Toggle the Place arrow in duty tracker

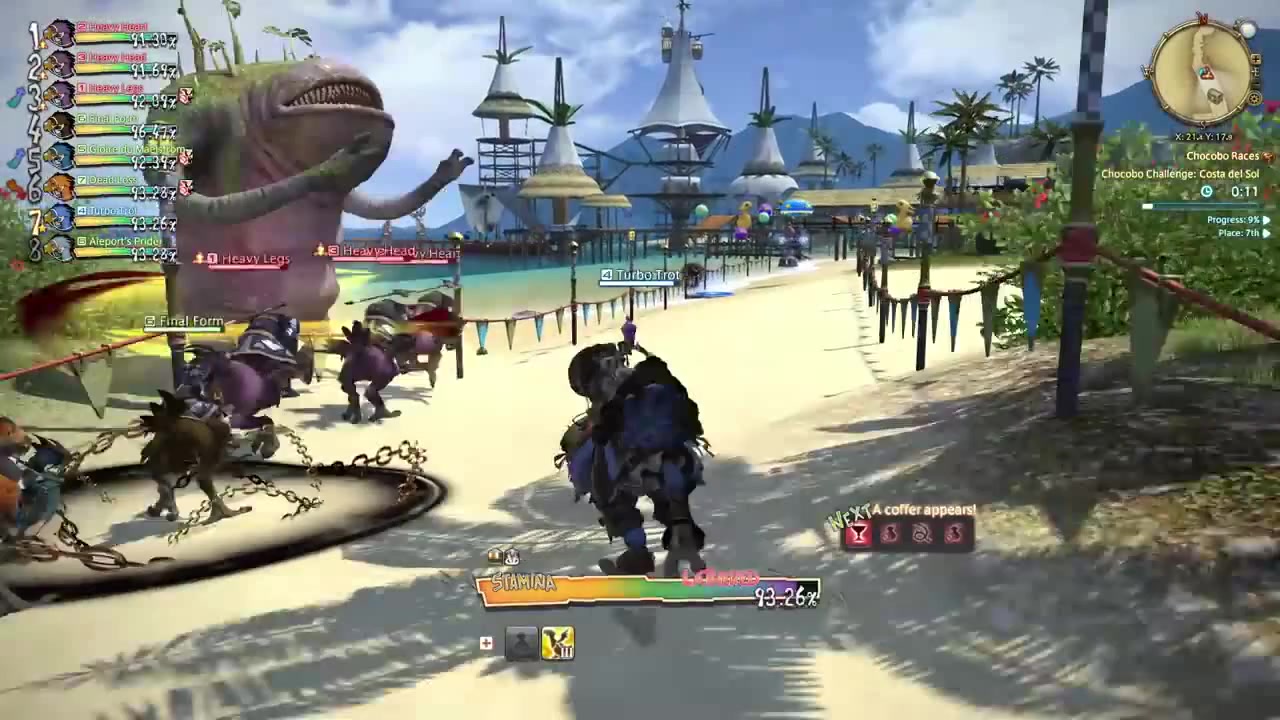[x=1267, y=233]
